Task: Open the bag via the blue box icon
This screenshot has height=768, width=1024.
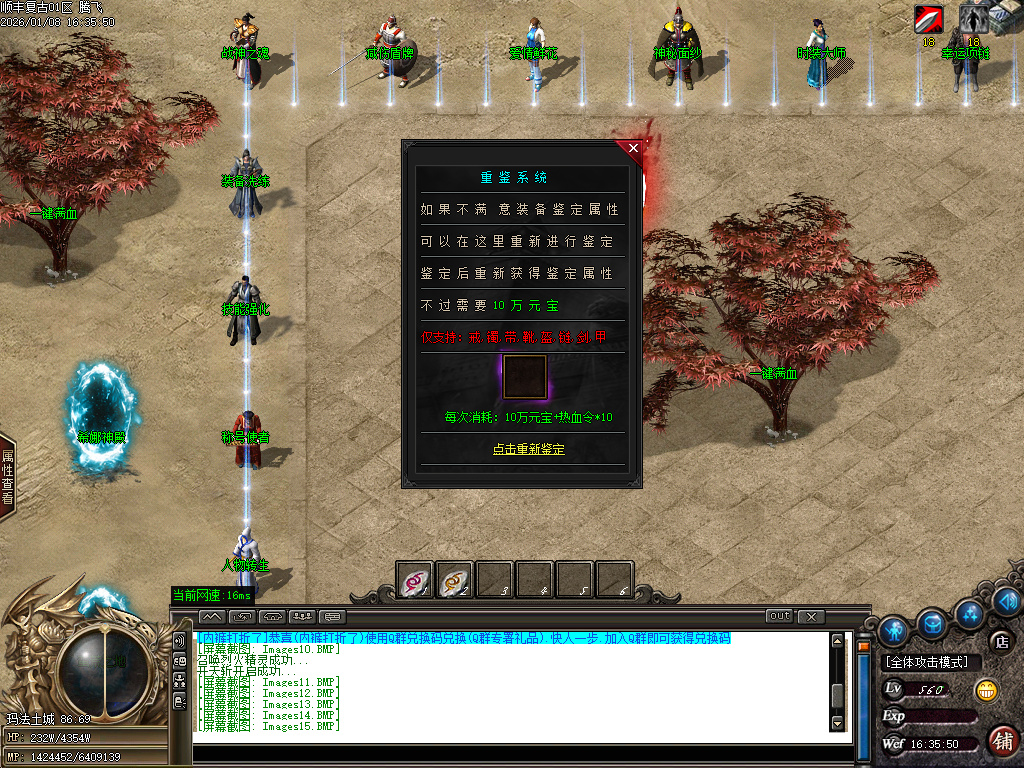Action: coord(933,623)
